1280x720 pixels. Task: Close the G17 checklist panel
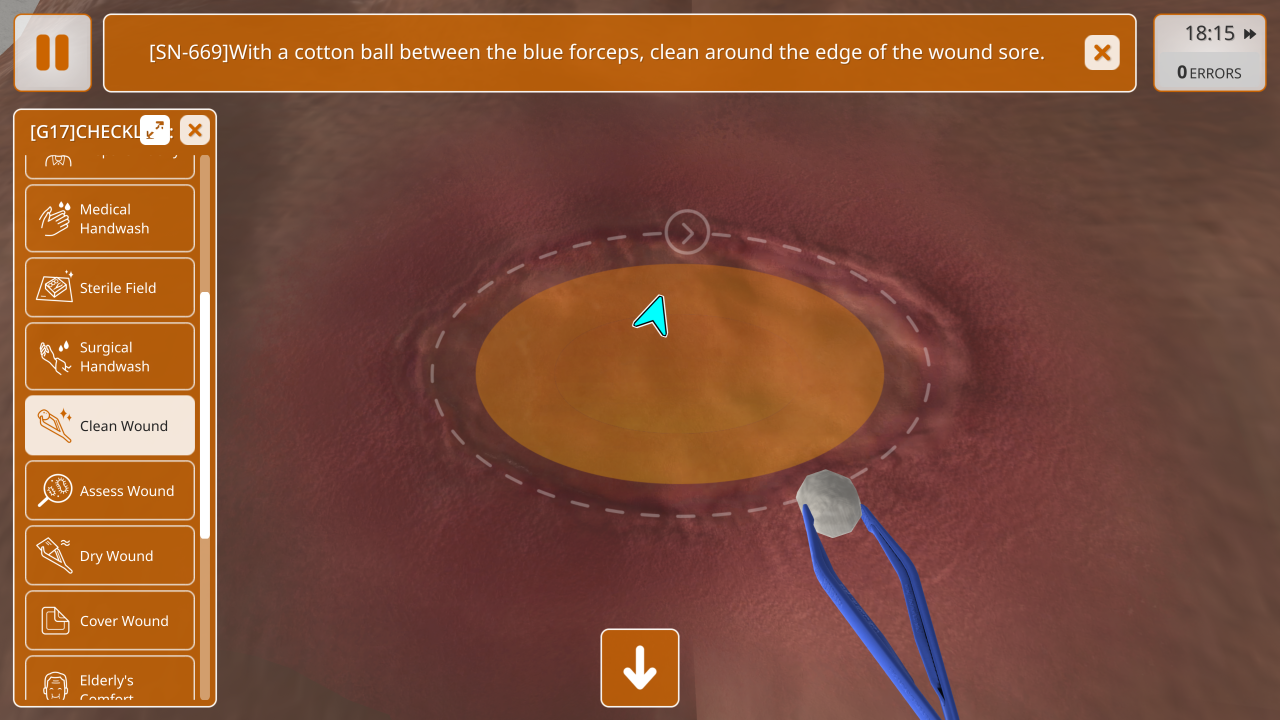(x=195, y=130)
